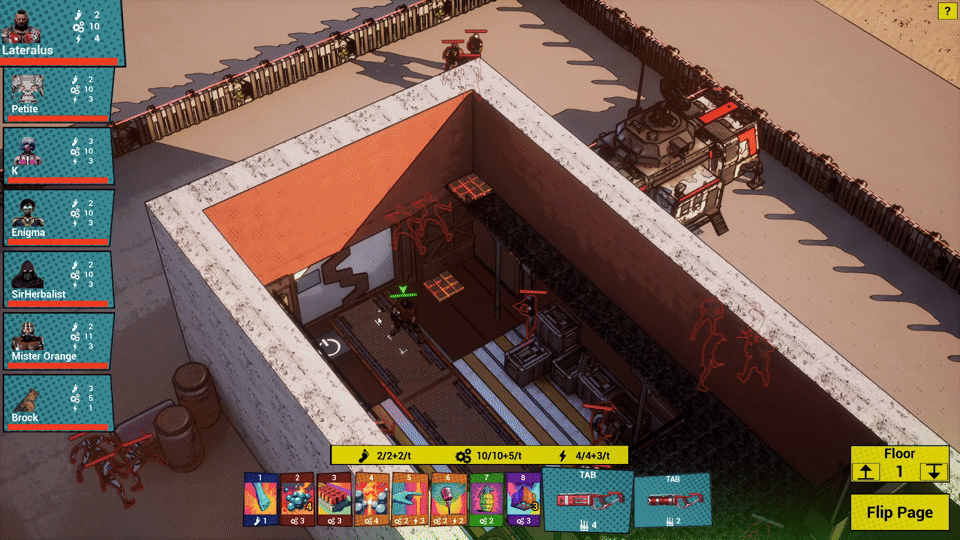Click the Flip Page button

899,512
